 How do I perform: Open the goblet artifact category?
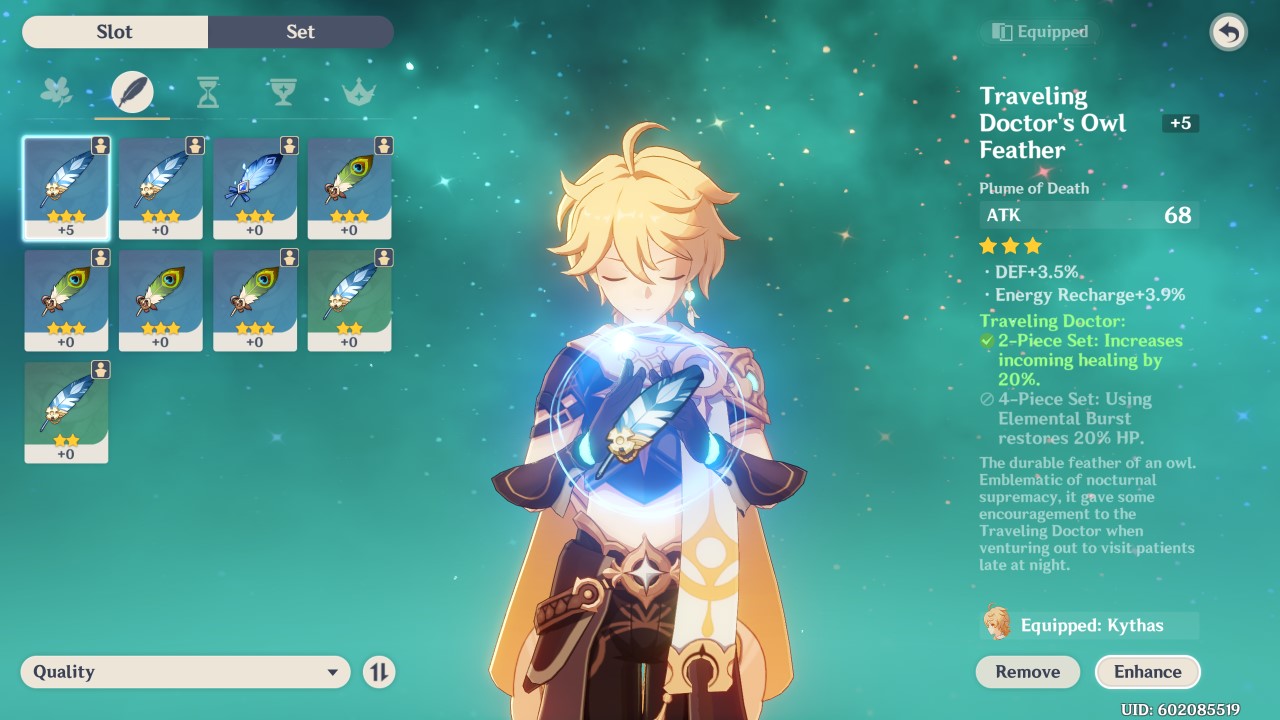pos(283,93)
